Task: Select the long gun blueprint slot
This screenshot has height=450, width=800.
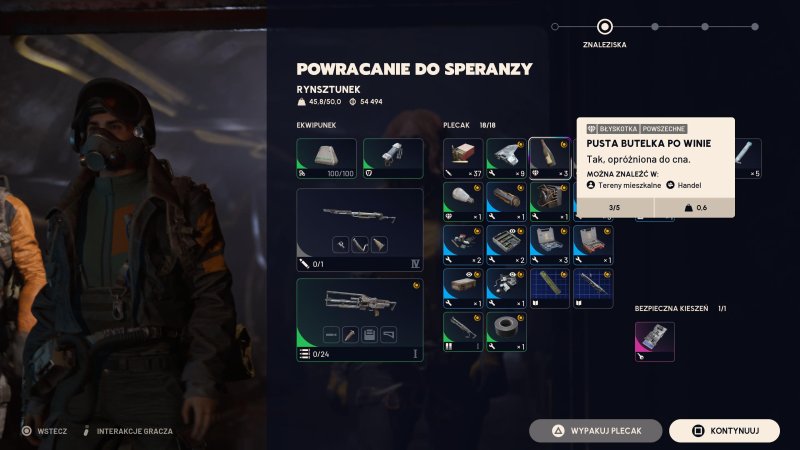Action: (x=592, y=288)
